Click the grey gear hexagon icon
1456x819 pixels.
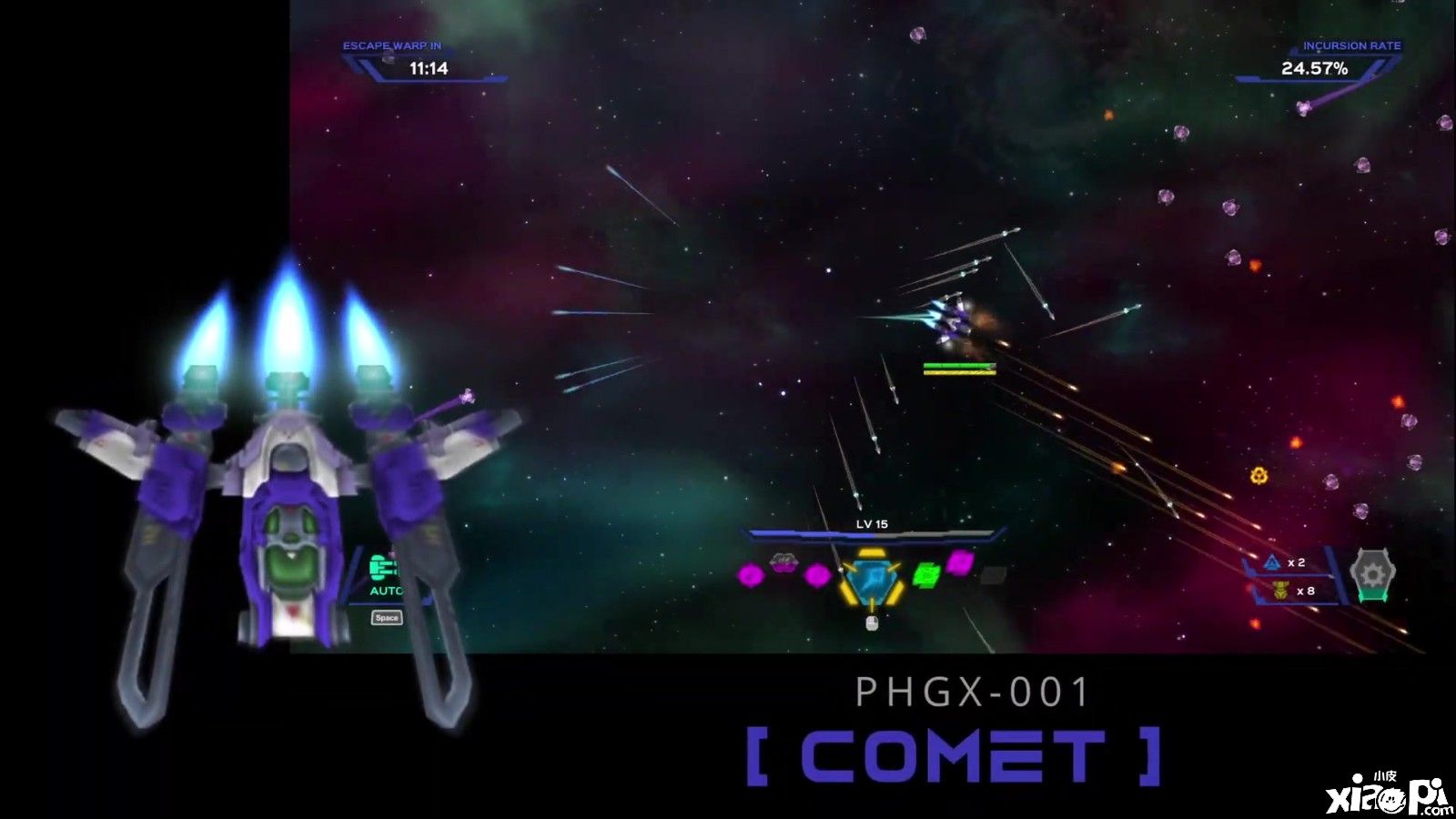click(x=1372, y=574)
